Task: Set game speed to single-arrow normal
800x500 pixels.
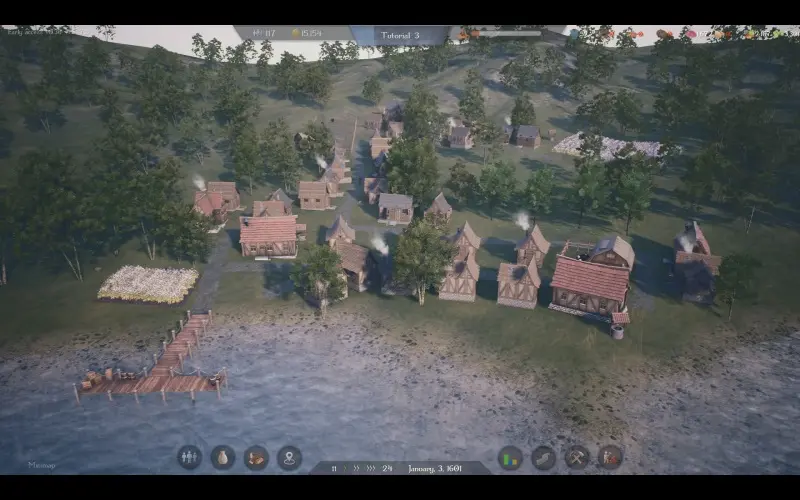Action: pos(343,468)
